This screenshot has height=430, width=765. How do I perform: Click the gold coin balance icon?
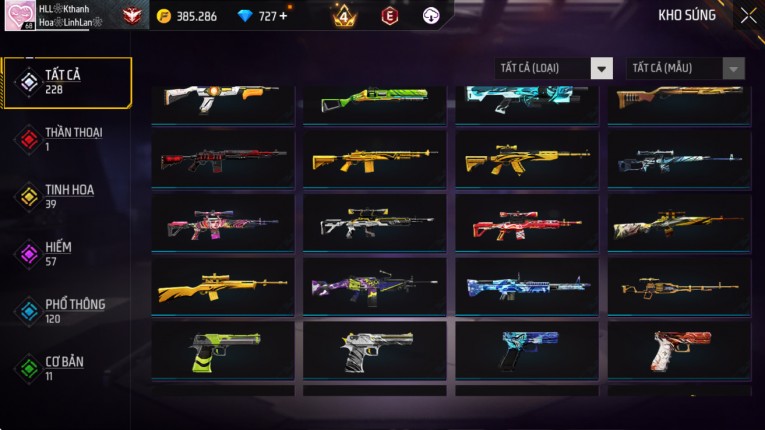pyautogui.click(x=164, y=16)
